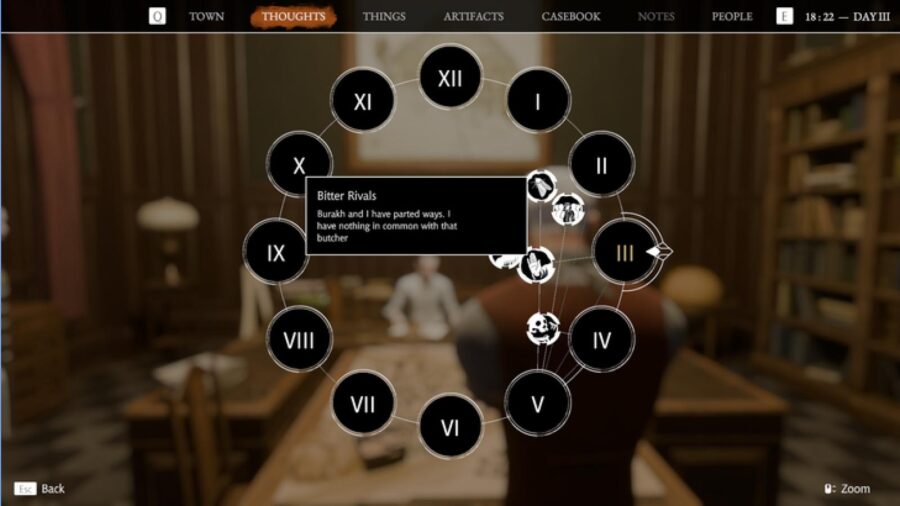Switch to the People tab

pos(732,17)
